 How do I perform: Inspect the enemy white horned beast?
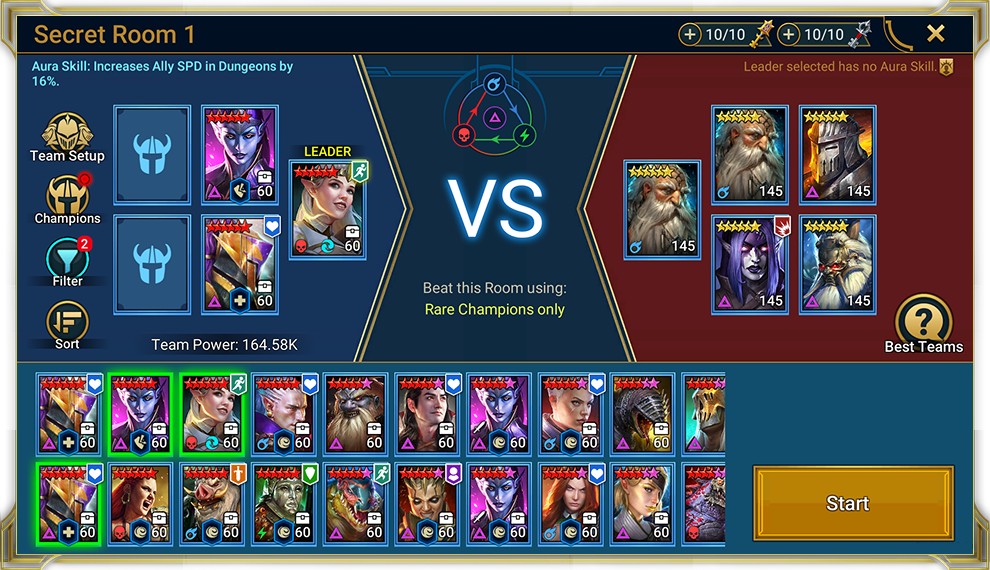pos(837,264)
